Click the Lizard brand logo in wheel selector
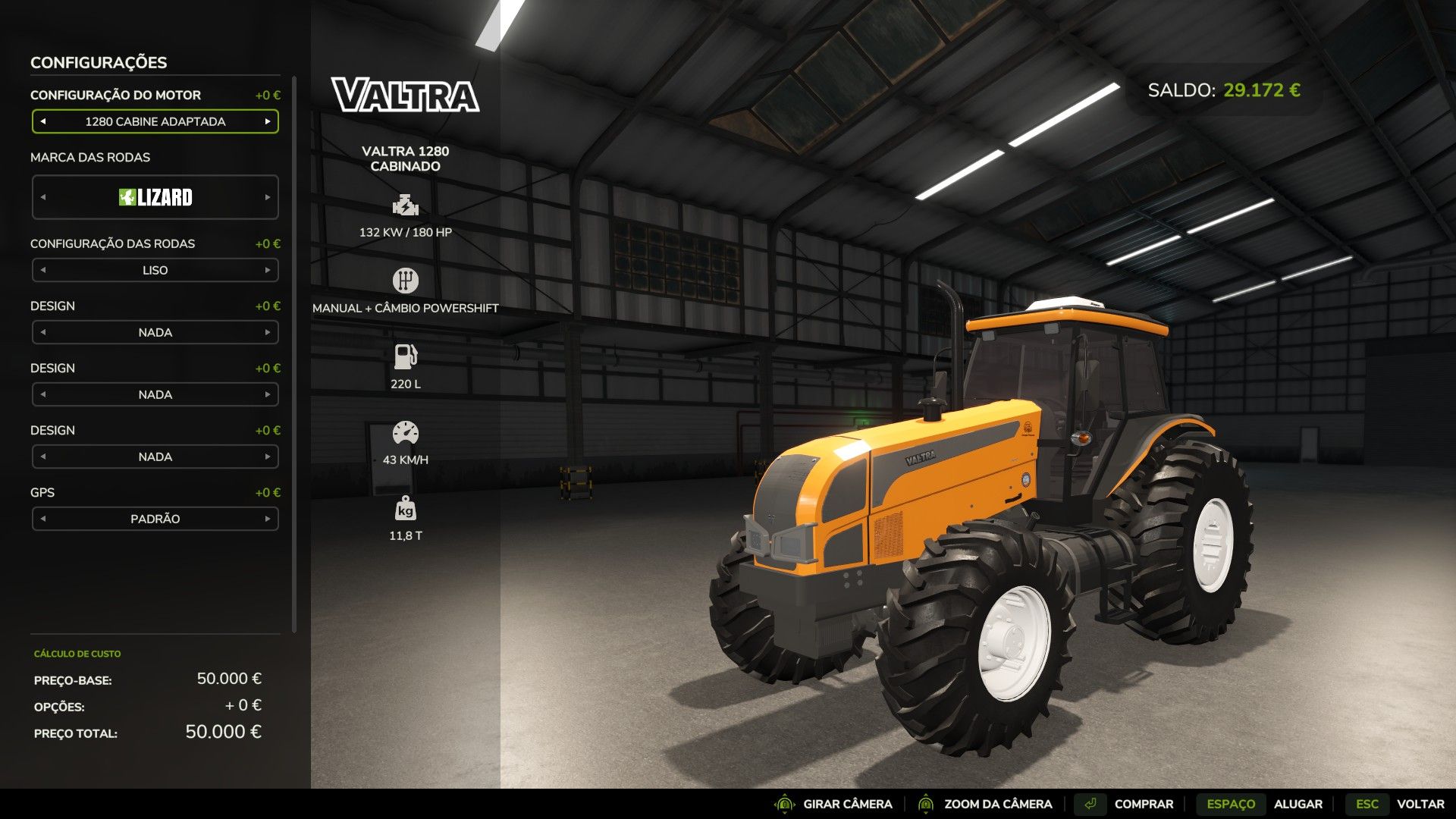Image resolution: width=1456 pixels, height=819 pixels. click(x=155, y=197)
